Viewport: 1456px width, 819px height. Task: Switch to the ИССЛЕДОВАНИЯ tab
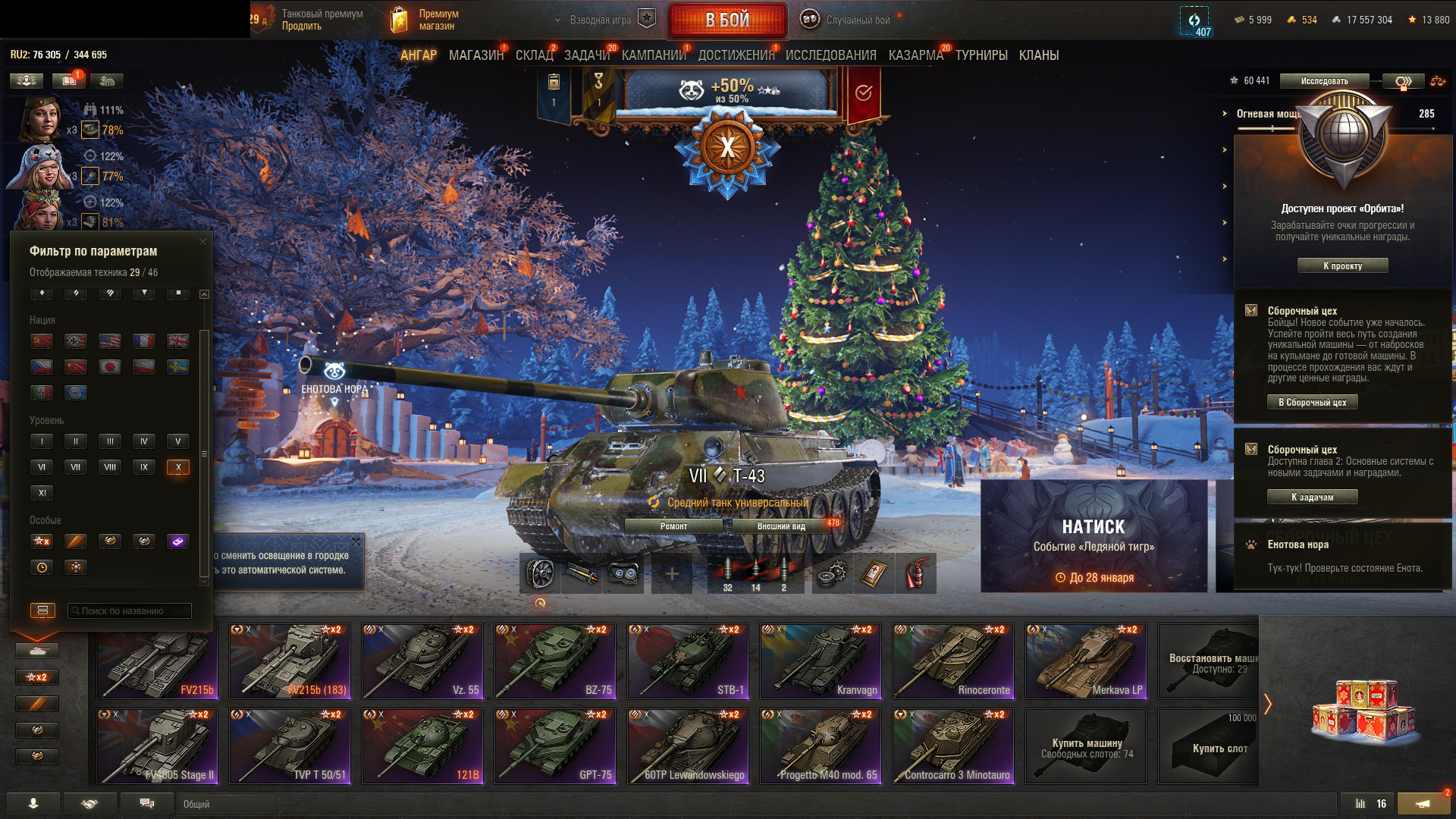(830, 55)
